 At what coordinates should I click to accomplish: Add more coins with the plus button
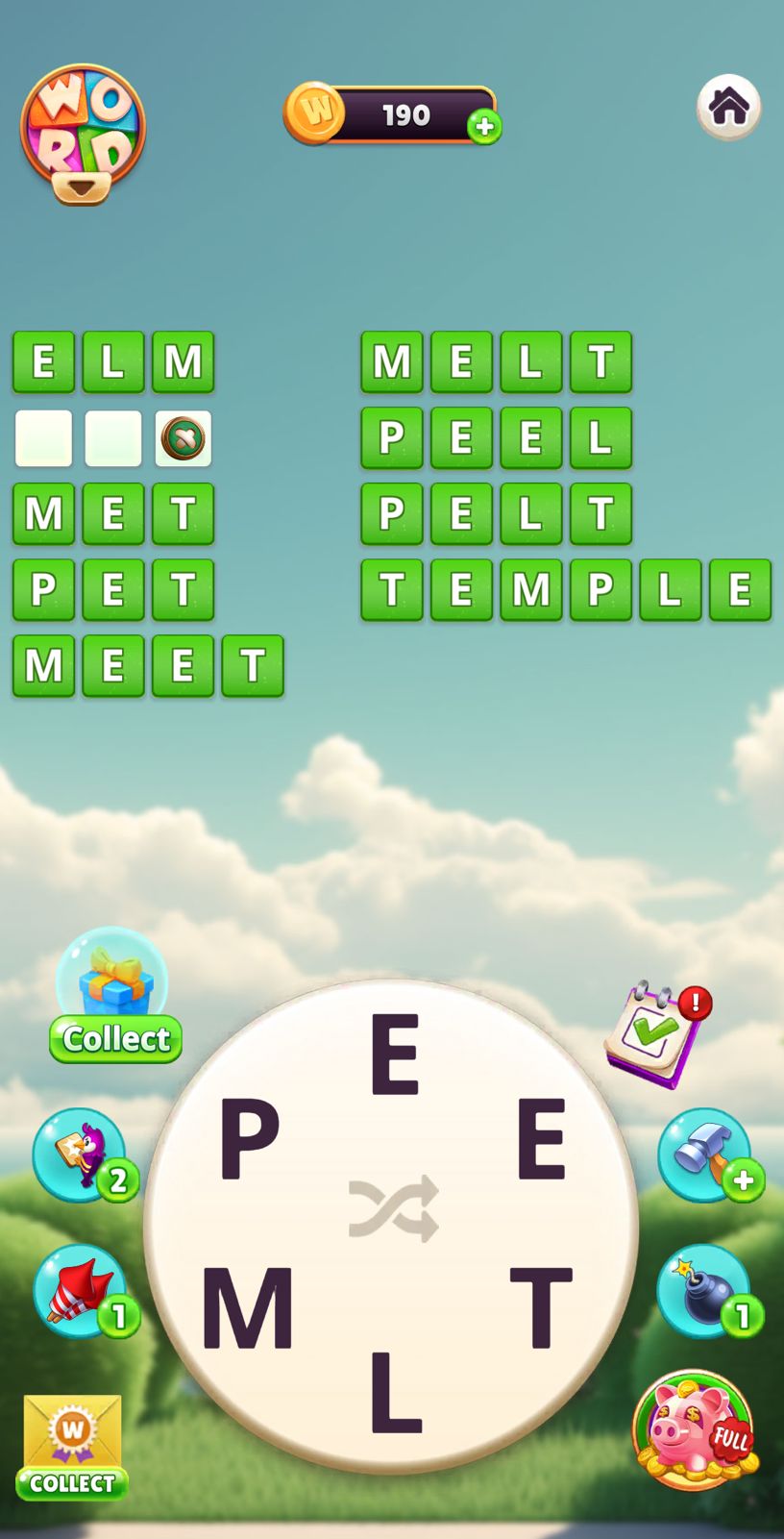click(x=484, y=126)
